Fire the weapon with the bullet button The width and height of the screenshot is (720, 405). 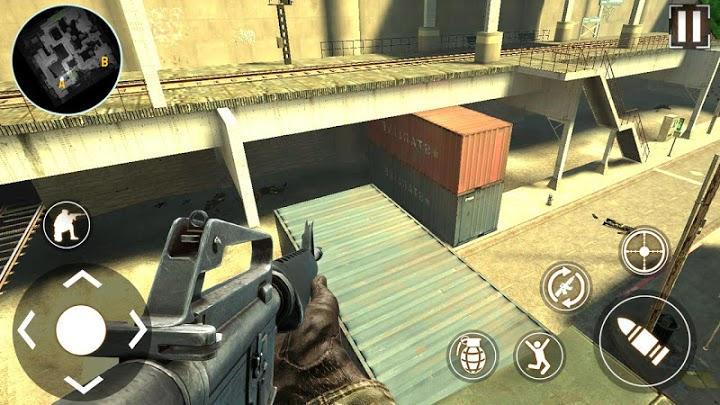pos(645,338)
